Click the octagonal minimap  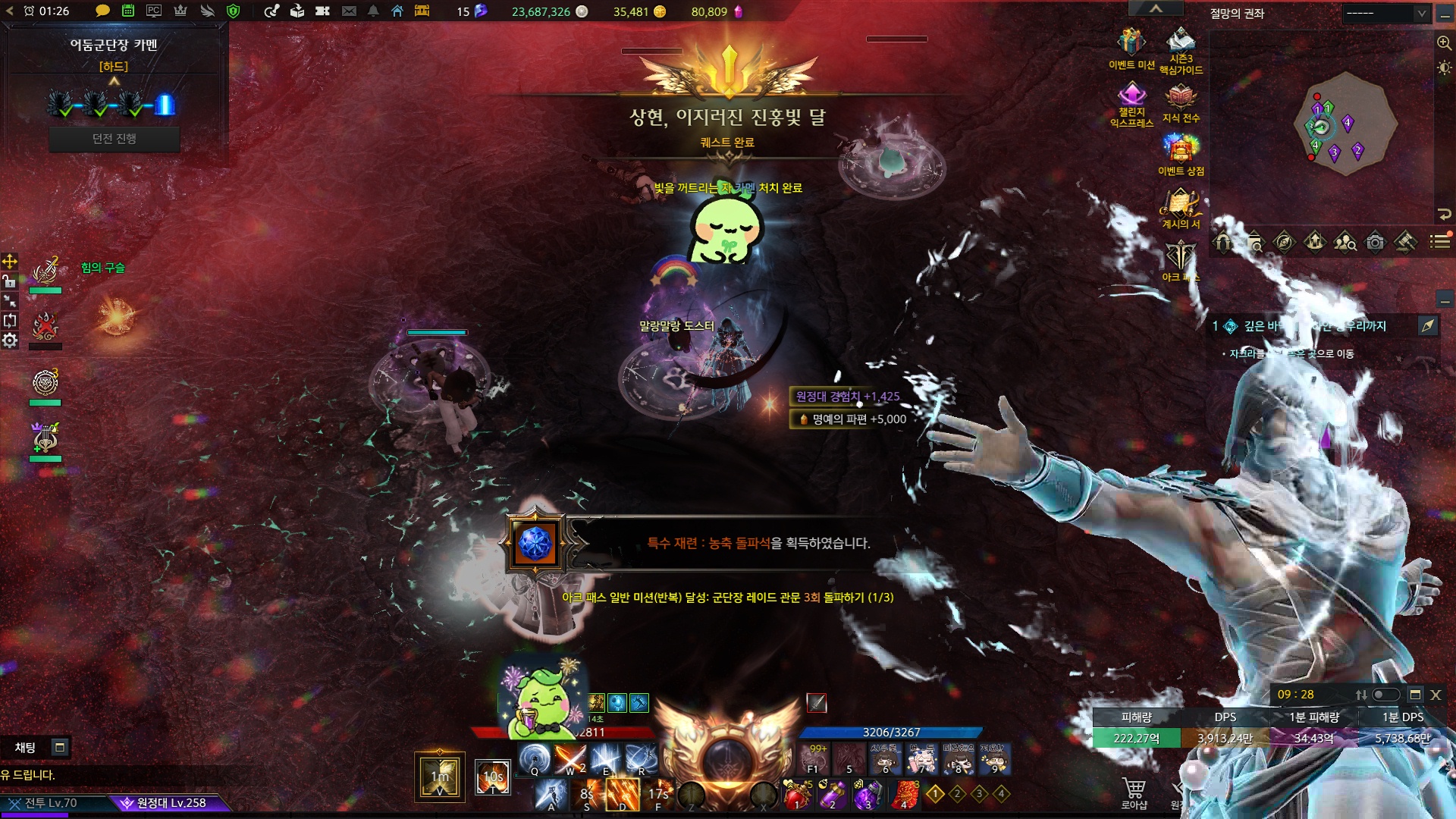1345,125
